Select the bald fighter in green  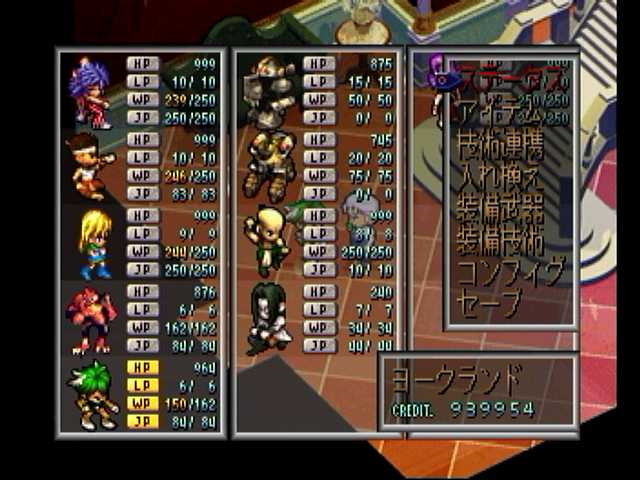[x=268, y=241]
